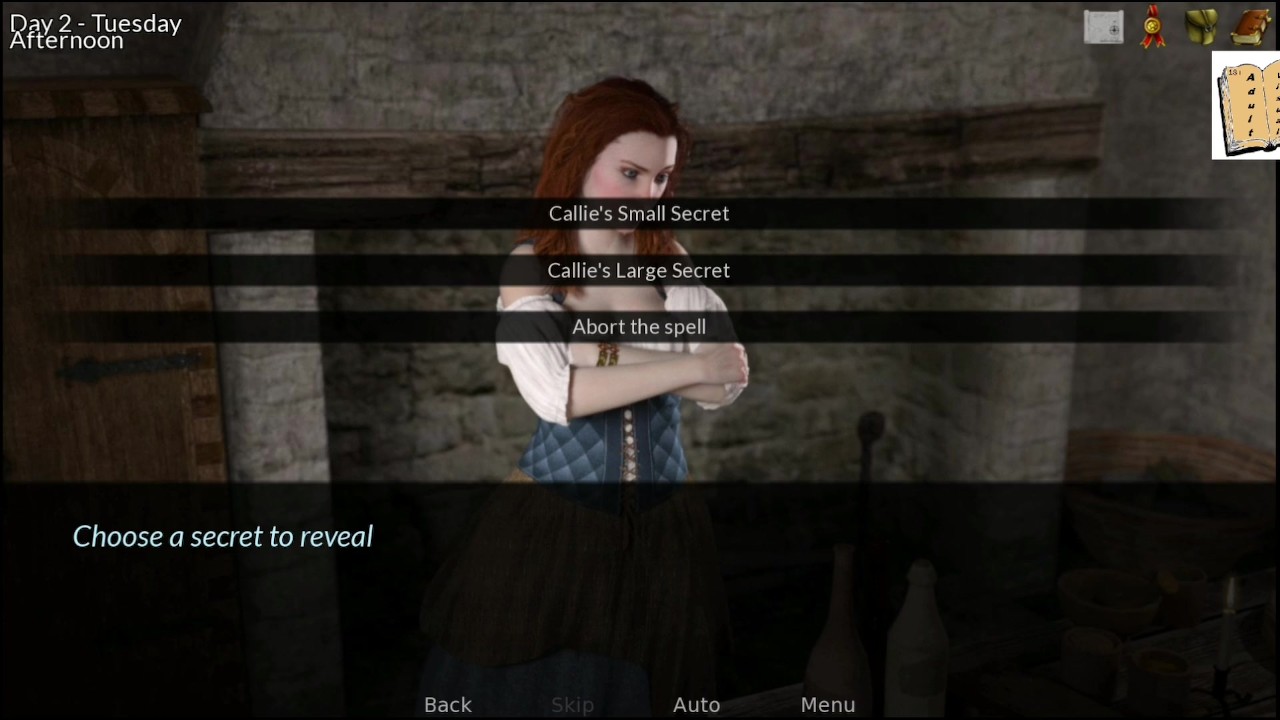Open the map parchment icon
This screenshot has height=720, width=1280.
tap(1103, 27)
